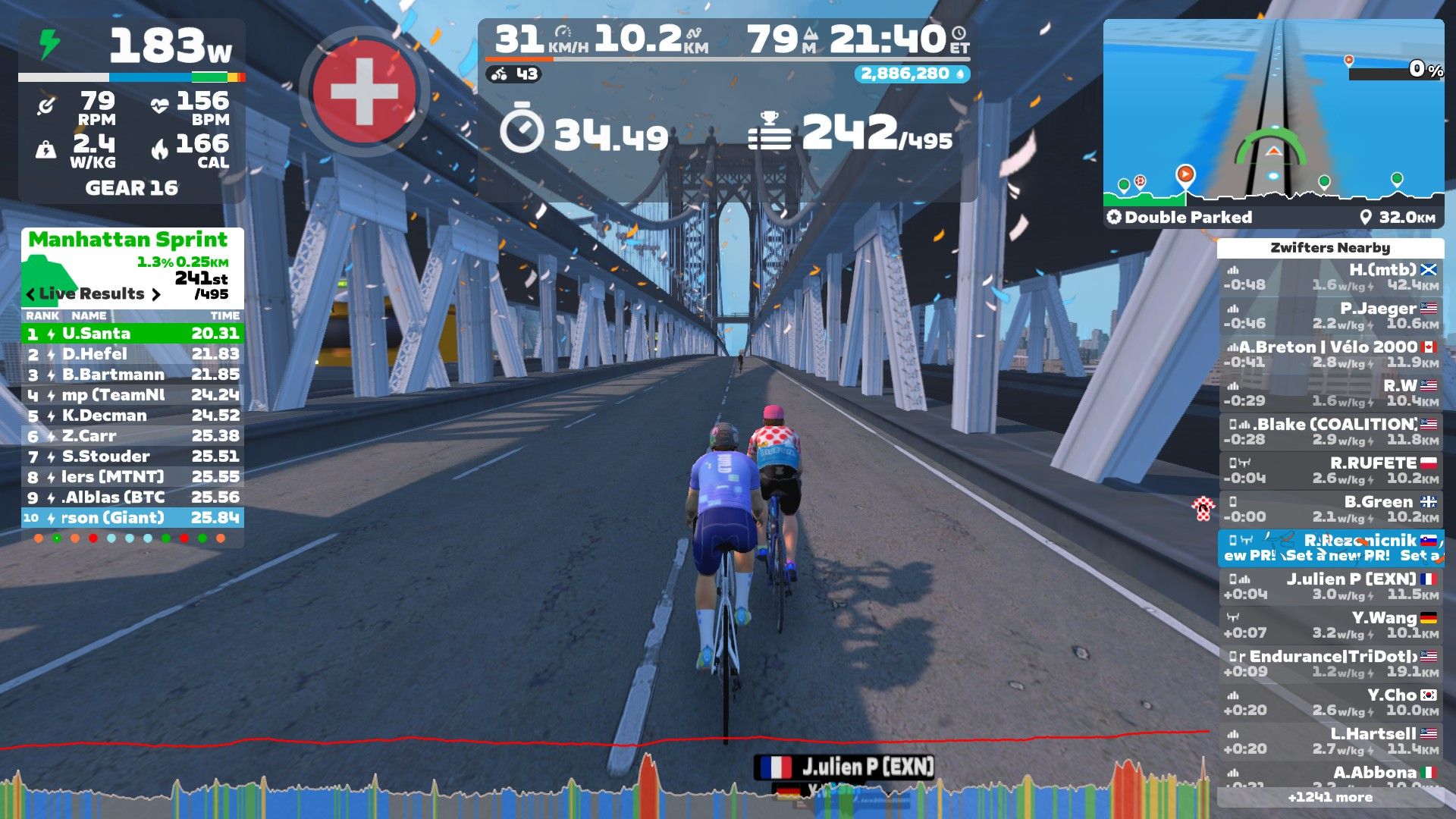
Task: Select B.Bartmann leaderboard row
Action: tap(133, 375)
